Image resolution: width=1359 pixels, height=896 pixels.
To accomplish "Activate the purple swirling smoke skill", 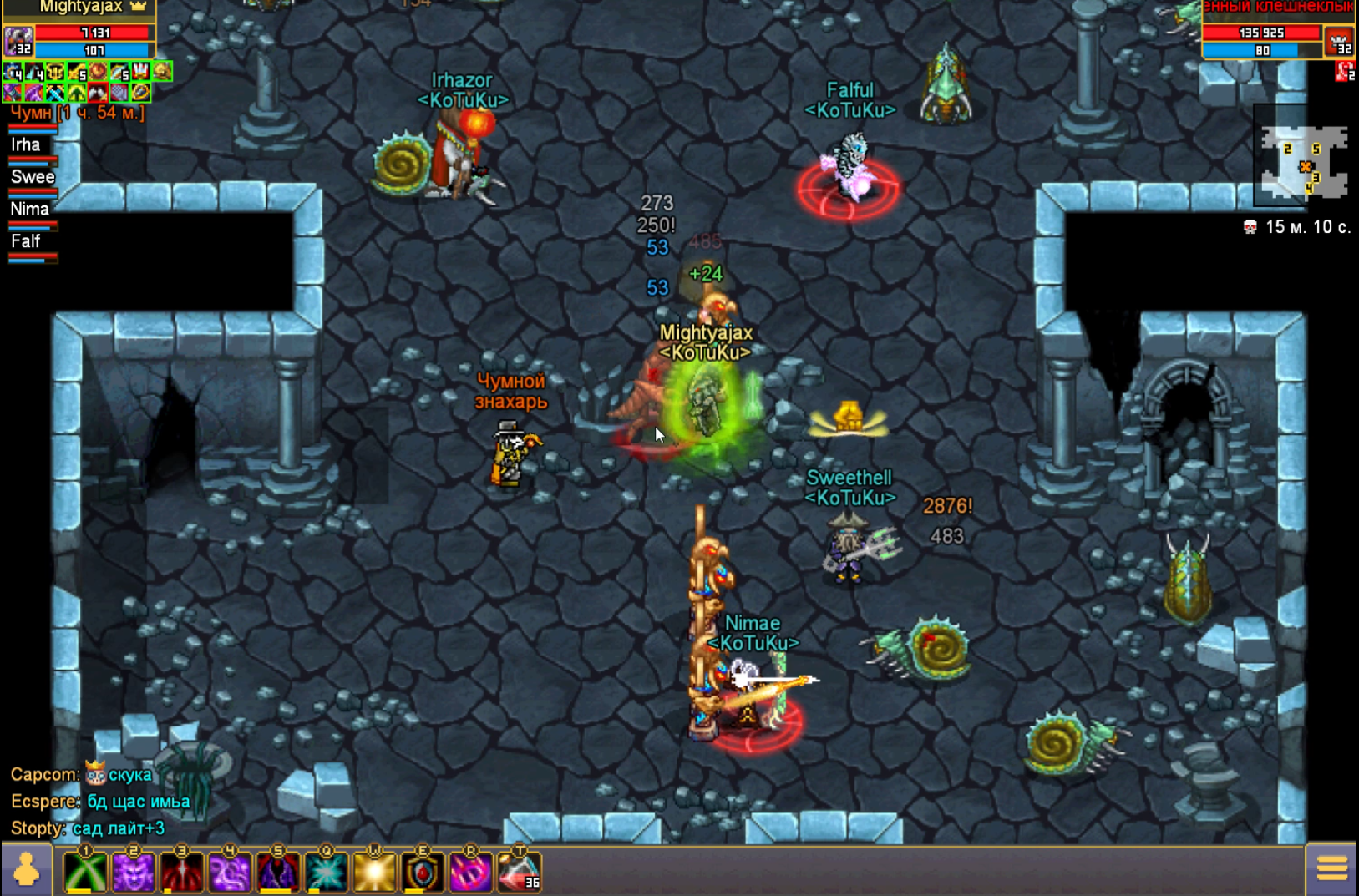I will coord(230,873).
